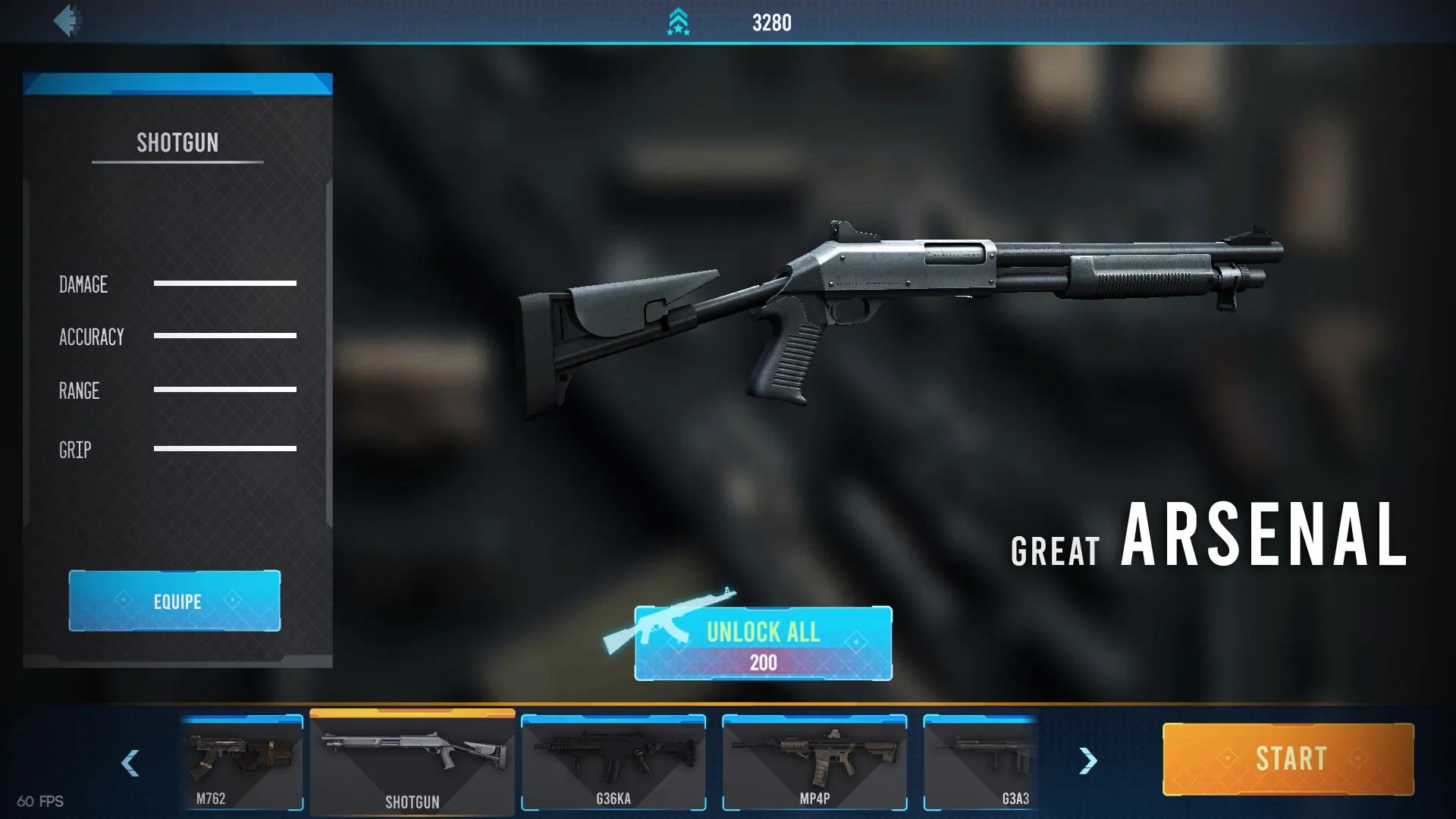The width and height of the screenshot is (1456, 819).
Task: Click the ACCURACY stat bar
Action: pyautogui.click(x=225, y=336)
